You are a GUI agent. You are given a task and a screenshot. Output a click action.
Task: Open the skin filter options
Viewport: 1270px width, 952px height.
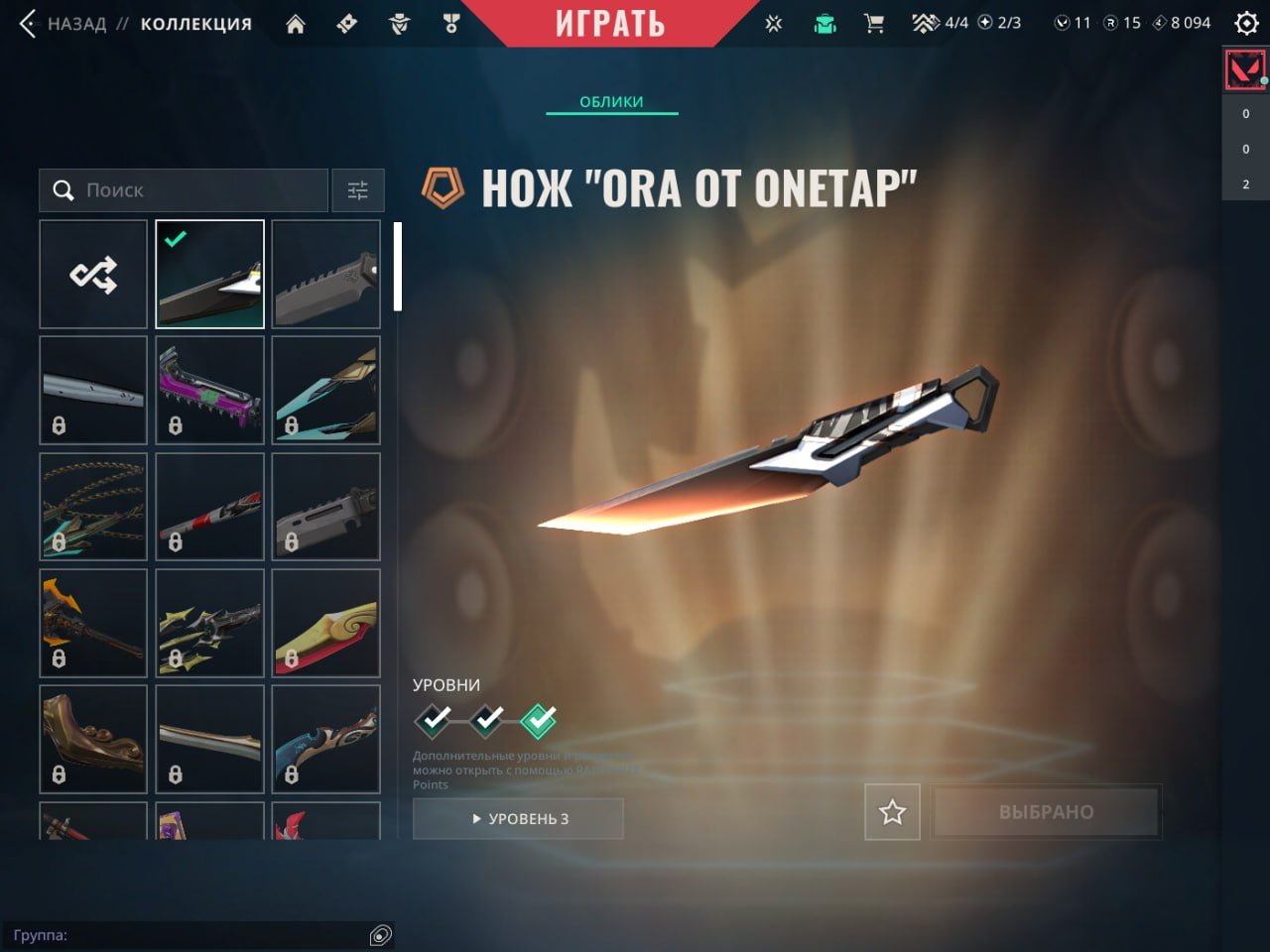click(x=357, y=190)
